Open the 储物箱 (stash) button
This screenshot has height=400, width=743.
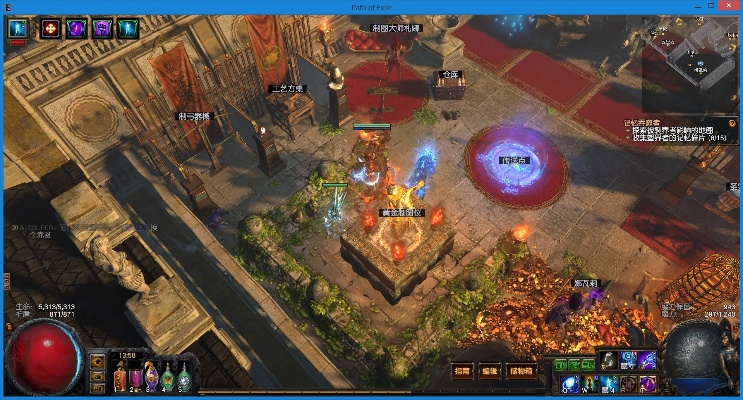point(521,370)
